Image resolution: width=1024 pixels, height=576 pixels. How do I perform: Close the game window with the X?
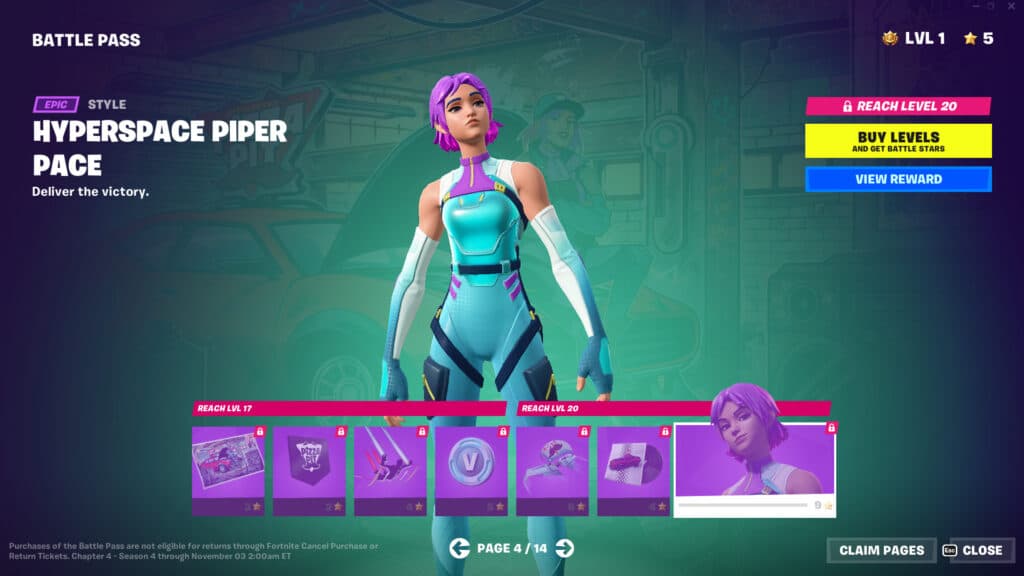pyautogui.click(x=1012, y=6)
